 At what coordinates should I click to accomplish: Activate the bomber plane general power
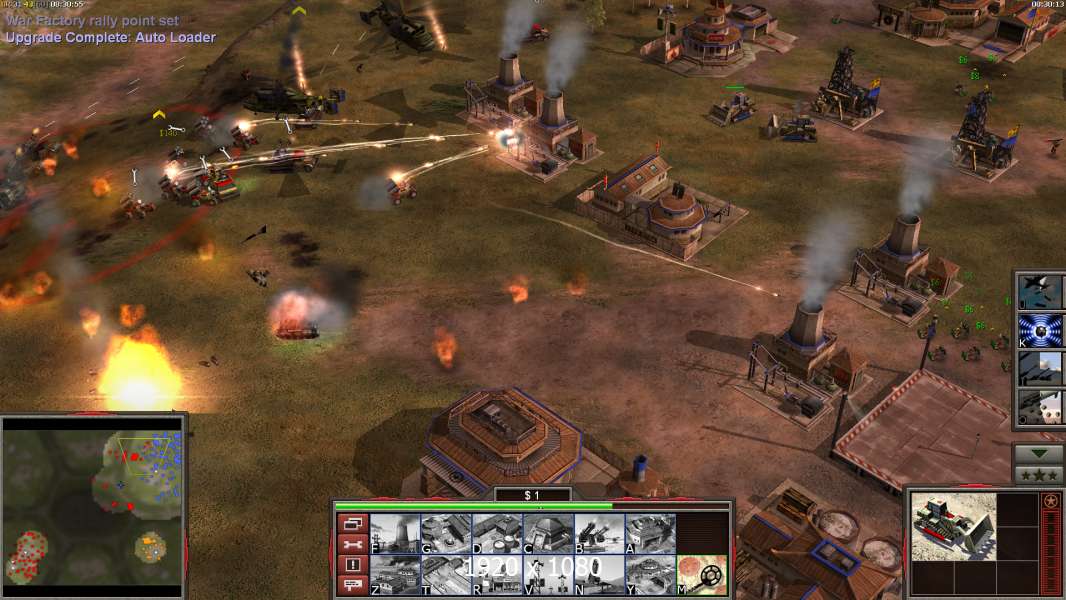1040,291
